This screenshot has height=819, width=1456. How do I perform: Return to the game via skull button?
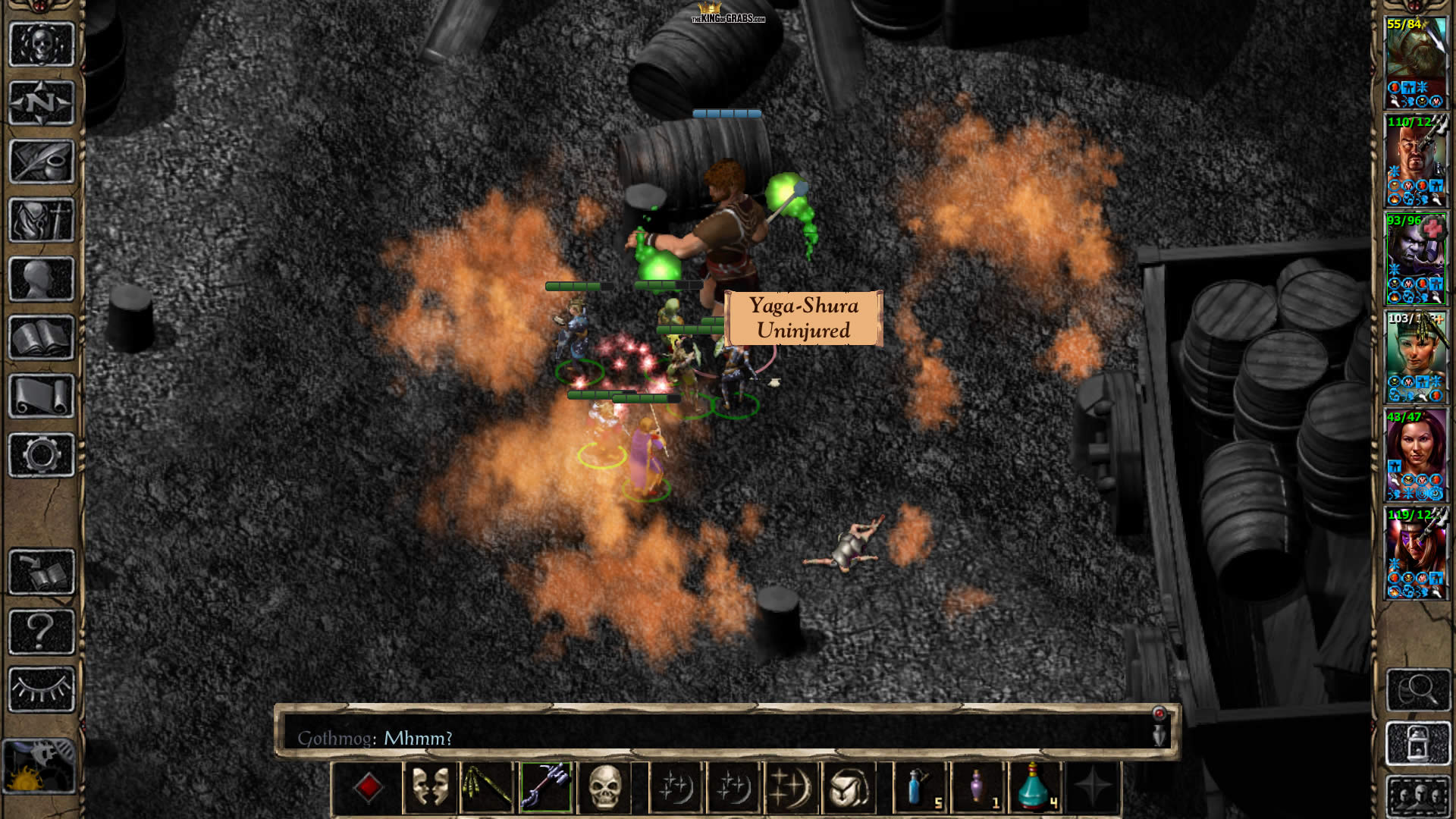pos(42,44)
